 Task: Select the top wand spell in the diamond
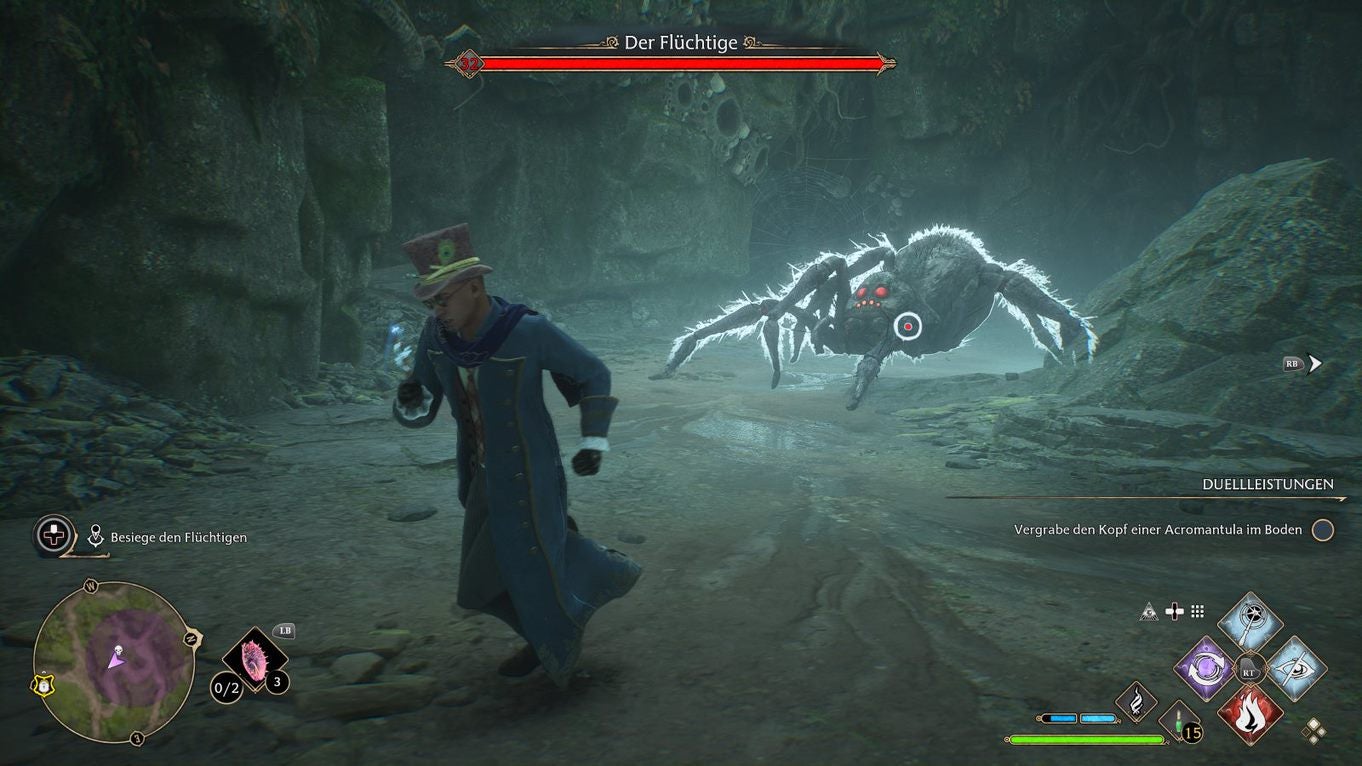click(1249, 618)
